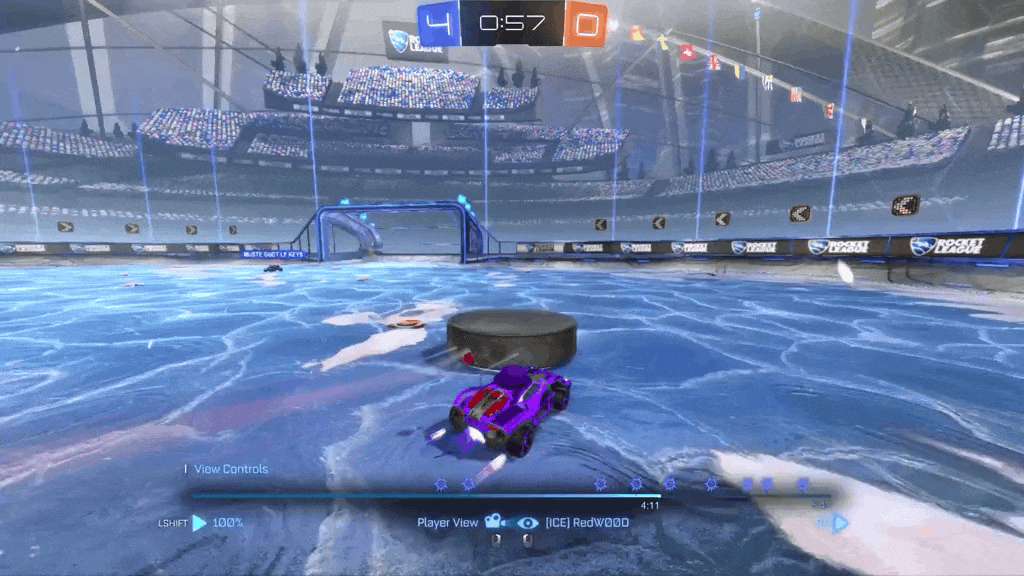Open the View Controls help
Image resolution: width=1024 pixels, height=576 pixels.
pos(231,469)
